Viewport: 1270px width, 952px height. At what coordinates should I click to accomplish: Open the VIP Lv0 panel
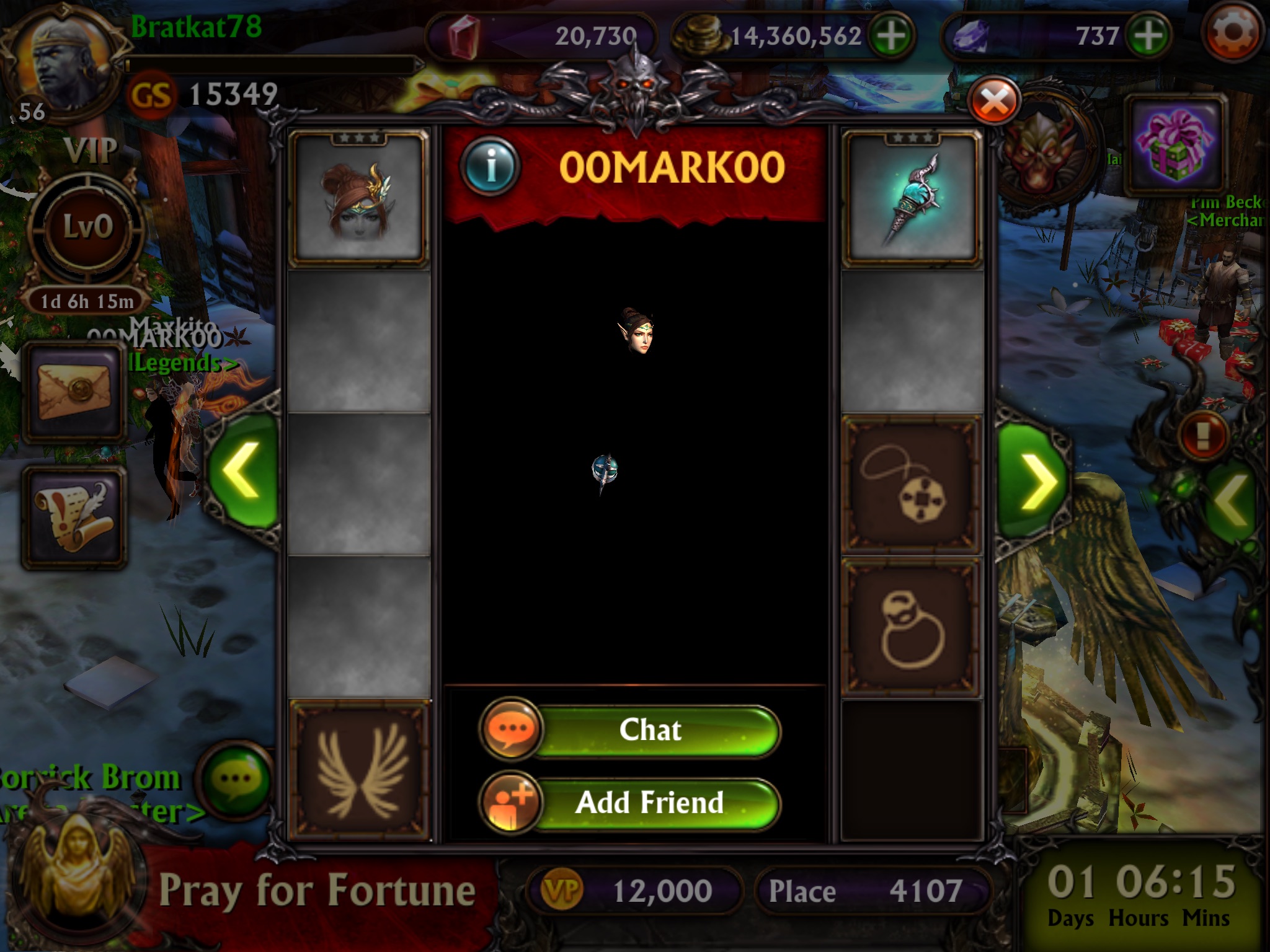(88, 226)
